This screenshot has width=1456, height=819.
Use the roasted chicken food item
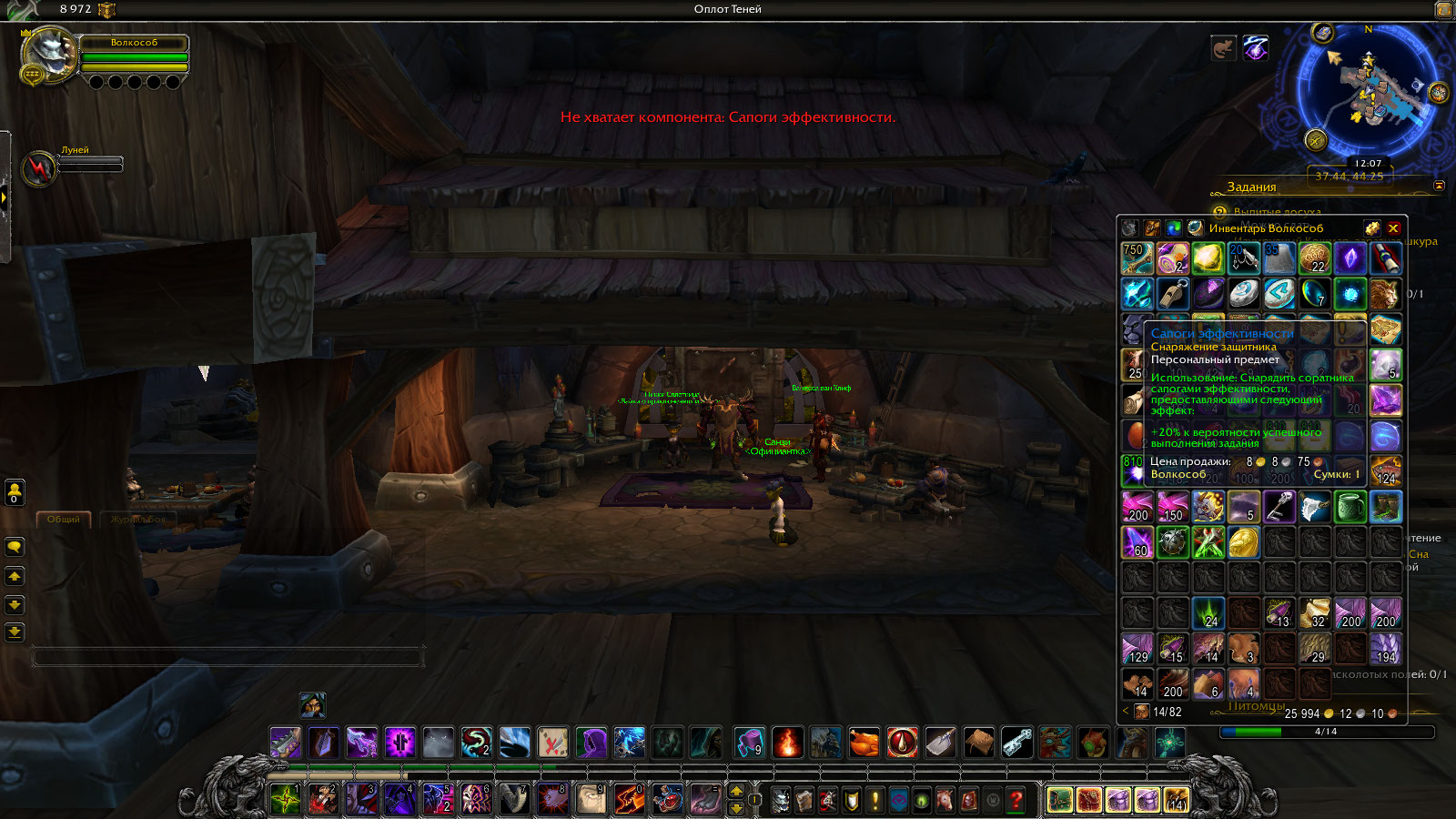[x=864, y=743]
